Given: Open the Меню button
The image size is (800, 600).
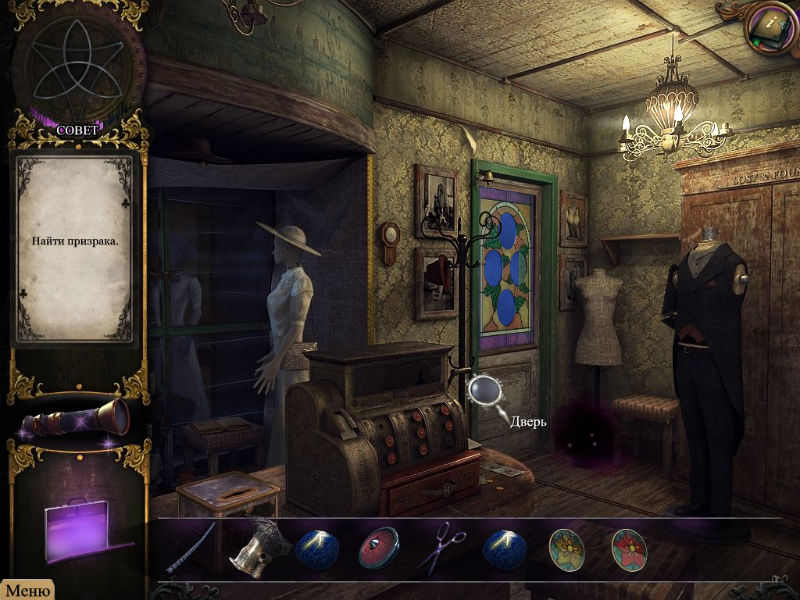Looking at the screenshot, I should click(26, 590).
